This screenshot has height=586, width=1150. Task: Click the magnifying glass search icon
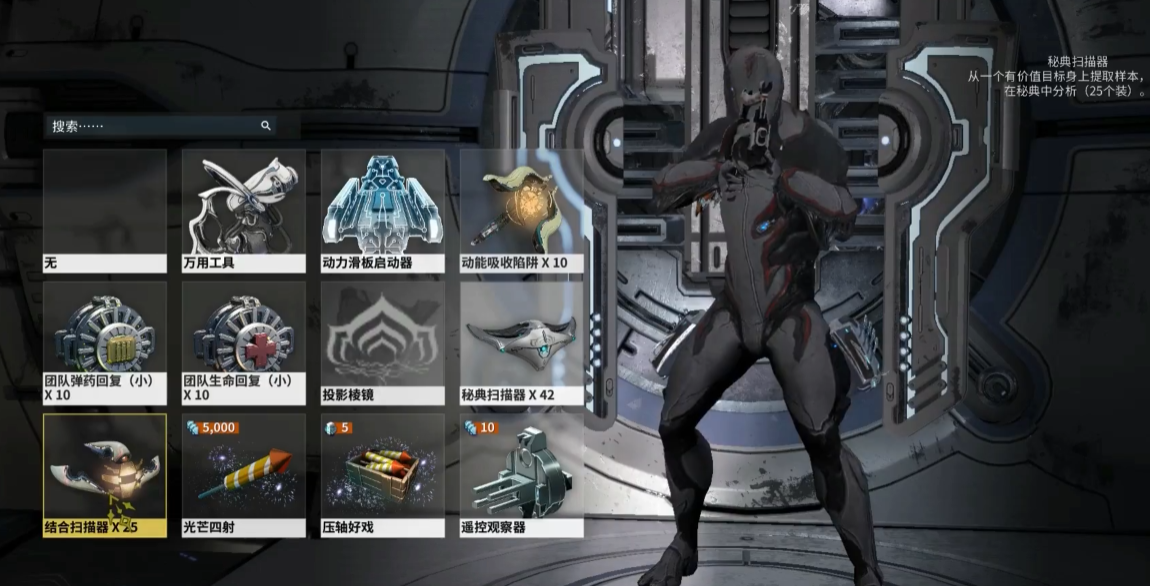point(266,126)
